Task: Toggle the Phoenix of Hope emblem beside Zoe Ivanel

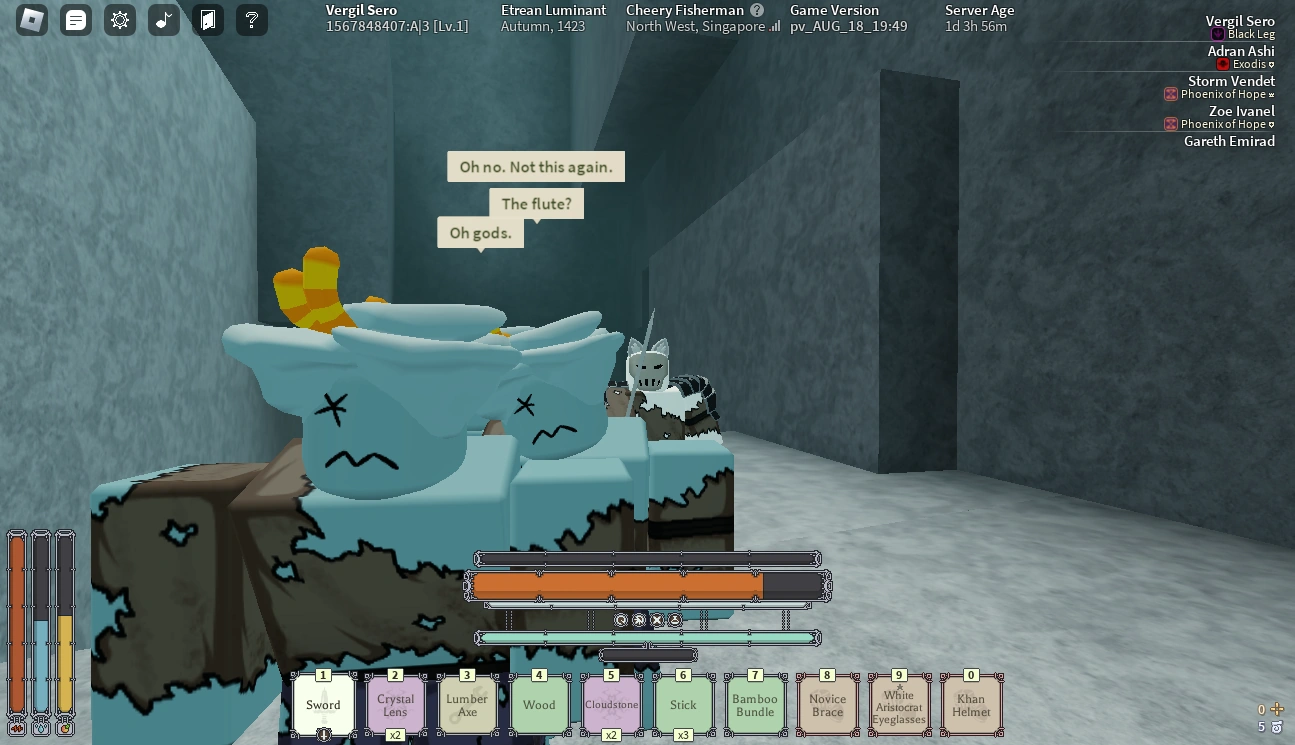Action: [x=1170, y=124]
